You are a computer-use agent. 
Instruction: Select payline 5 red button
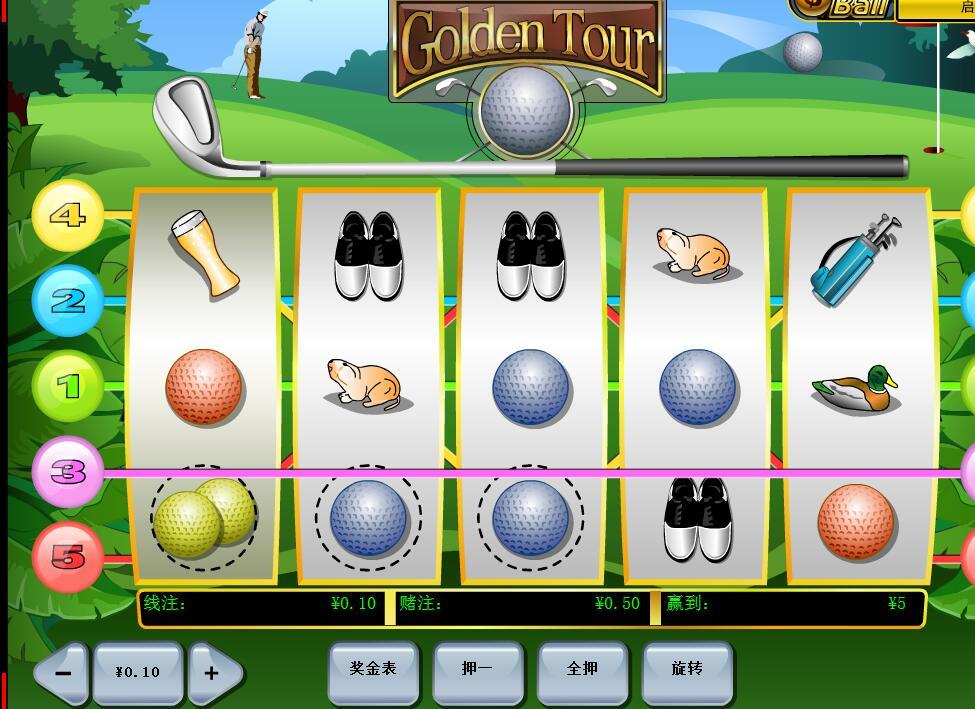(68, 556)
